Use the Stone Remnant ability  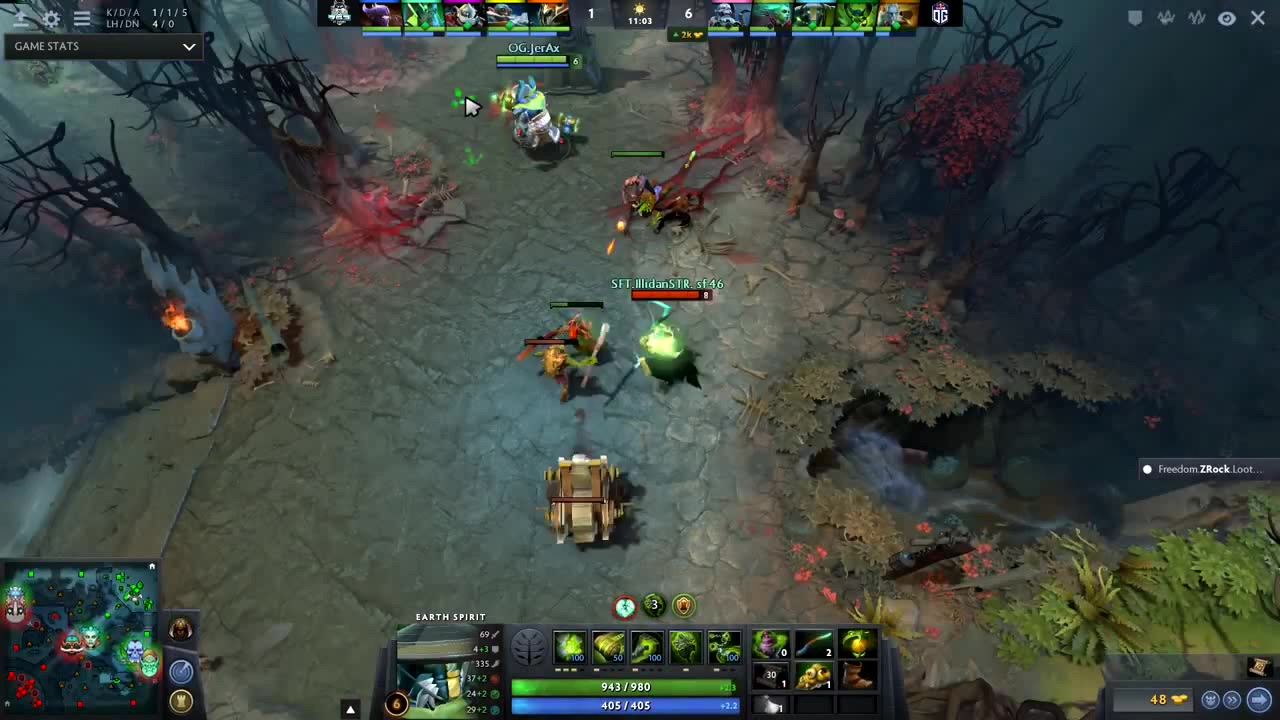[685, 647]
